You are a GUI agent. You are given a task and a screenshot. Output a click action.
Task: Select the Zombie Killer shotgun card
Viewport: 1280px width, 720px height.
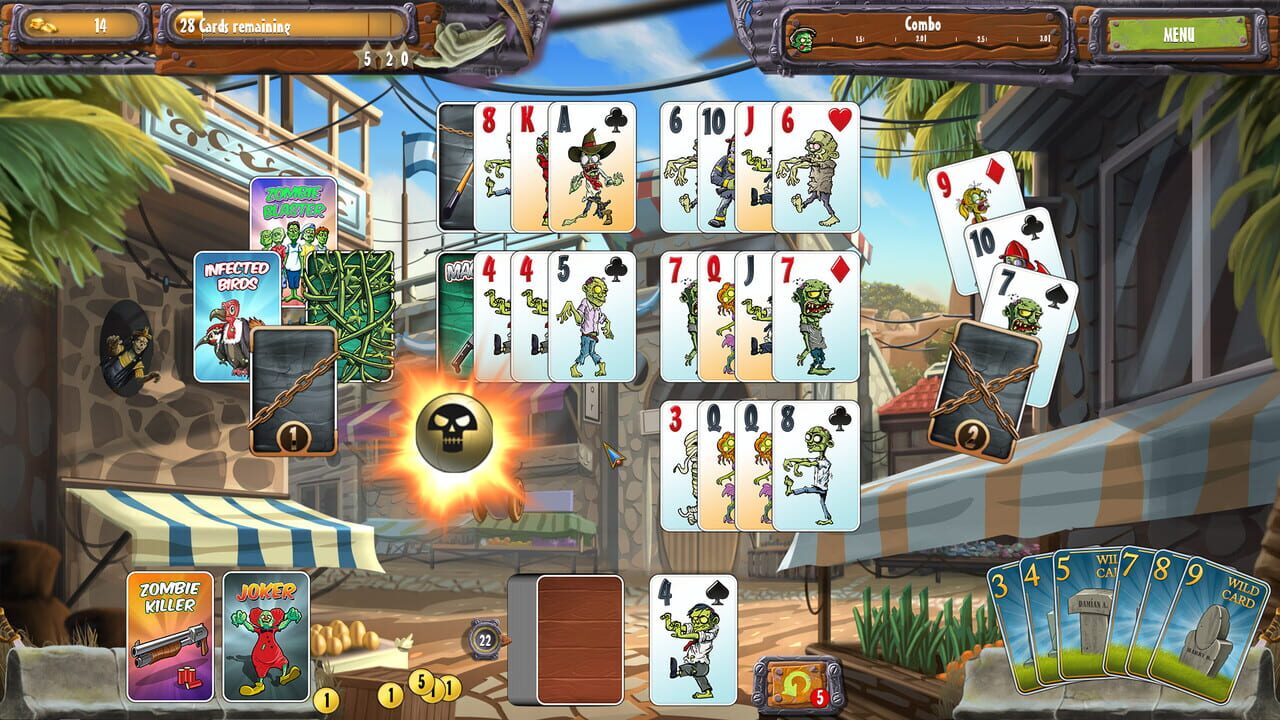click(x=169, y=635)
